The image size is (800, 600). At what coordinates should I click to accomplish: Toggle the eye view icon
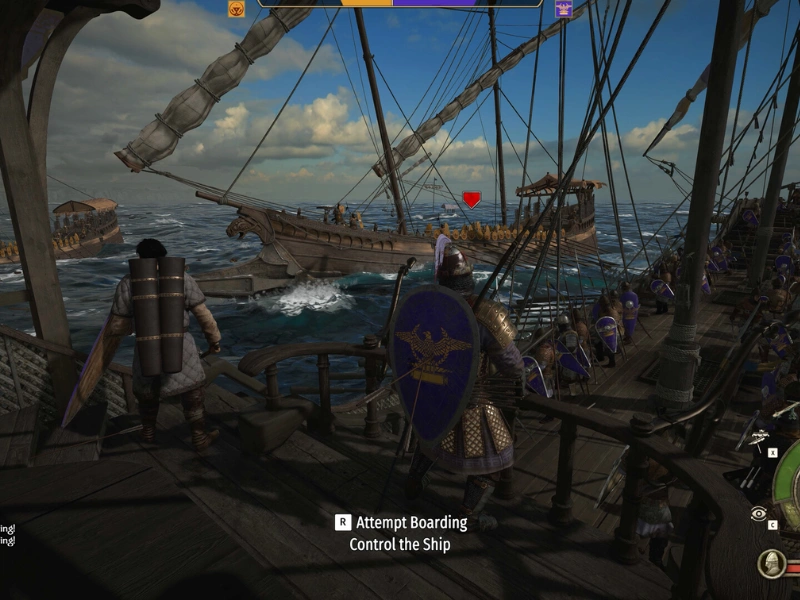click(759, 514)
